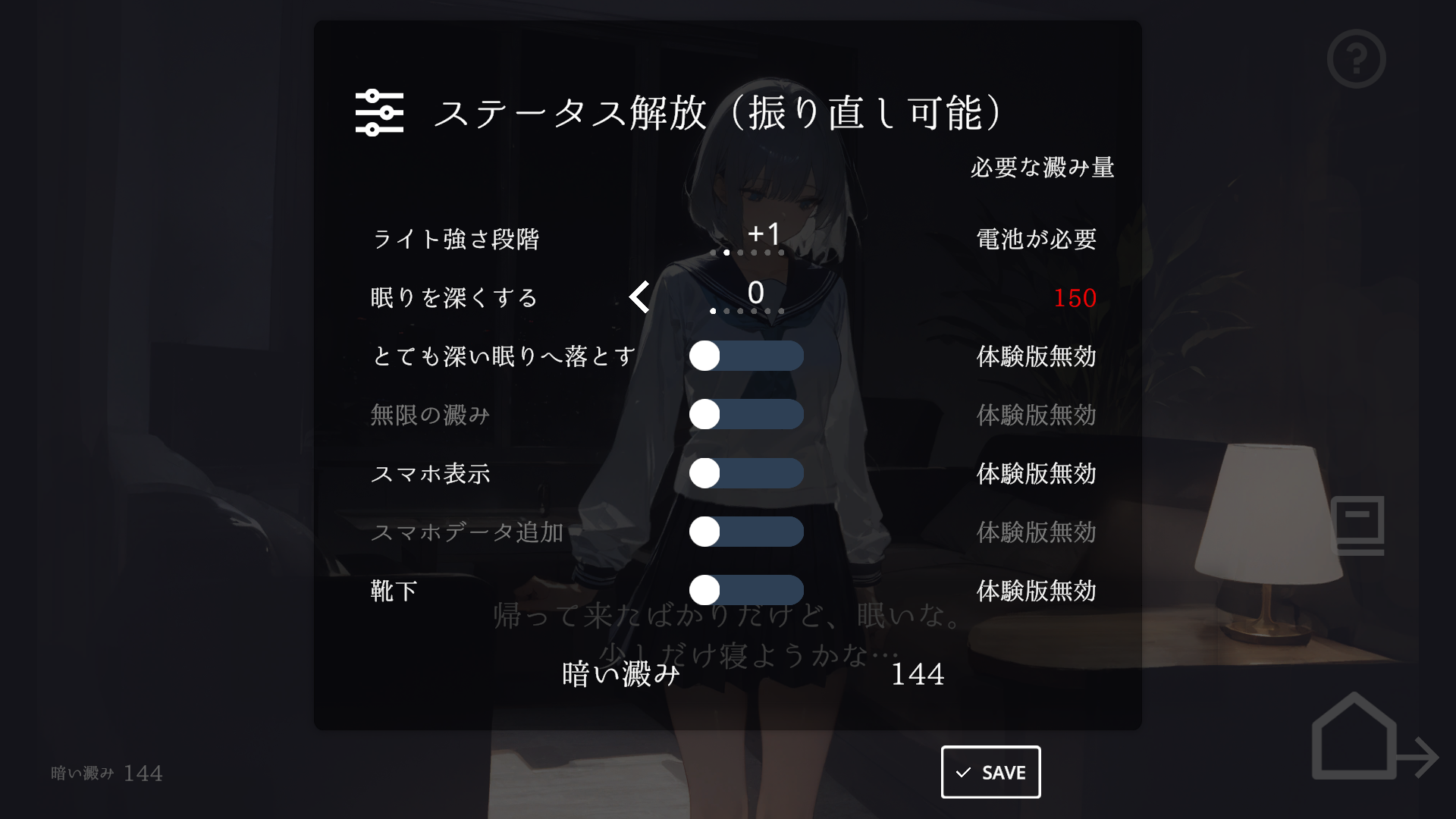
Task: Enable the 靴下 toggle
Action: tap(745, 590)
